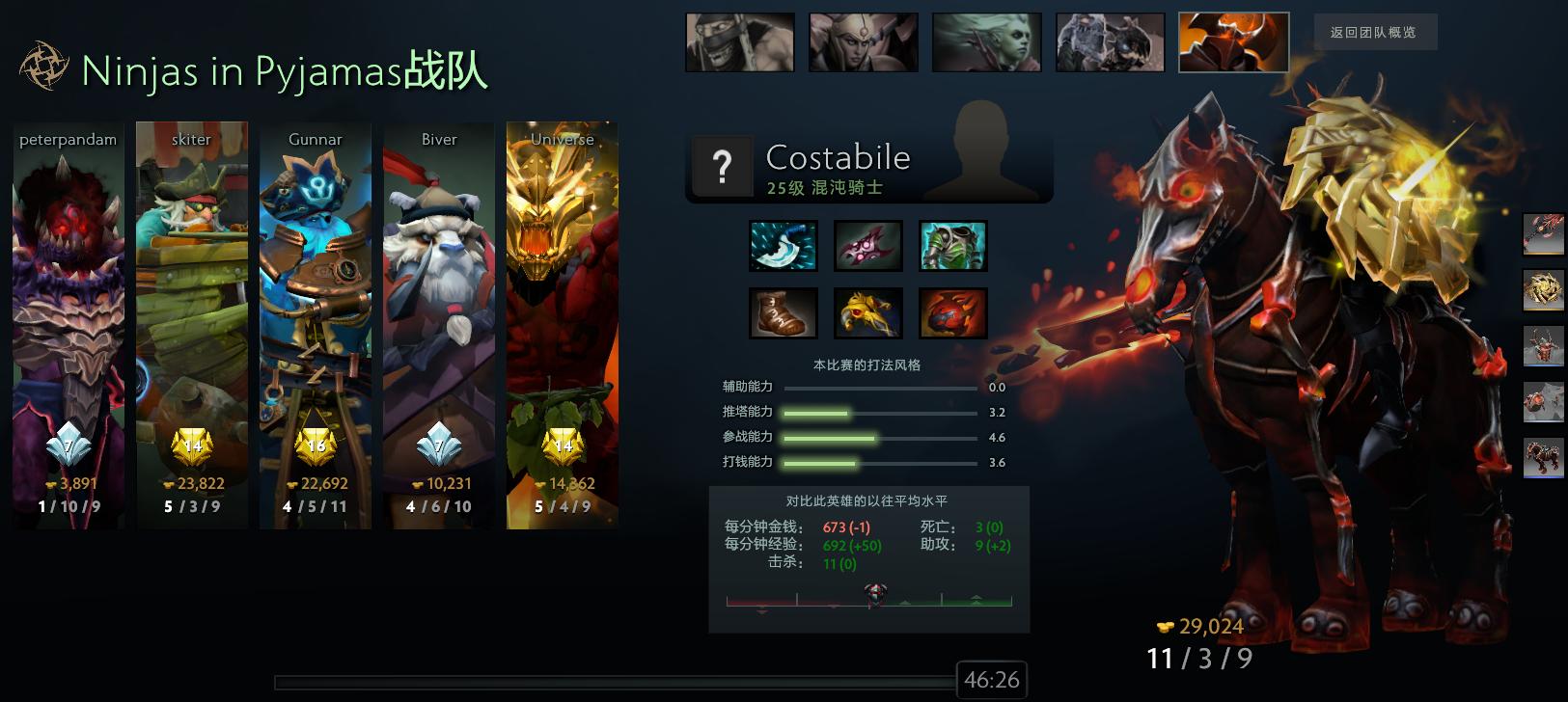
Task: Click the horse mount cosmetic thumbnail
Action: click(x=1543, y=460)
